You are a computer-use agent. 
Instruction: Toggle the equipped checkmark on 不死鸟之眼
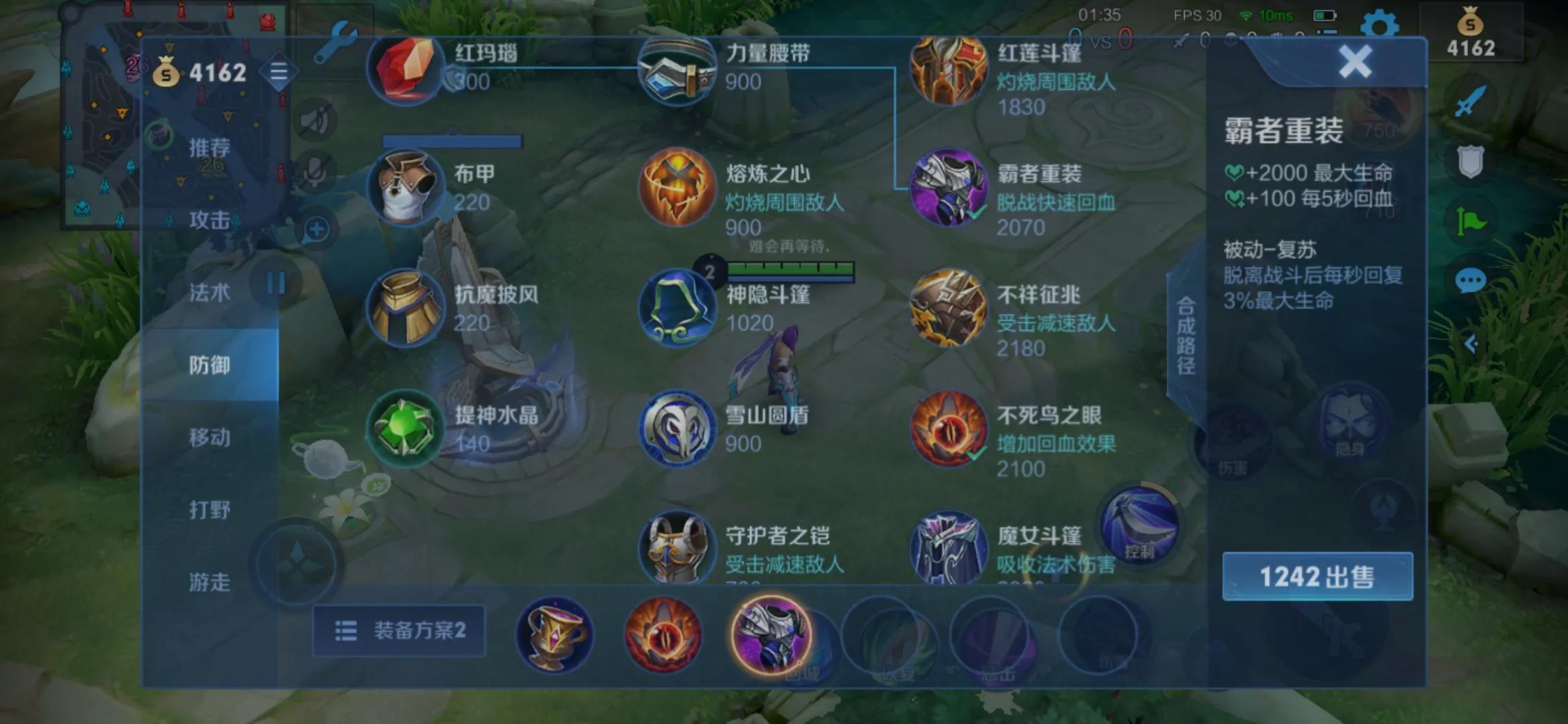(x=976, y=454)
